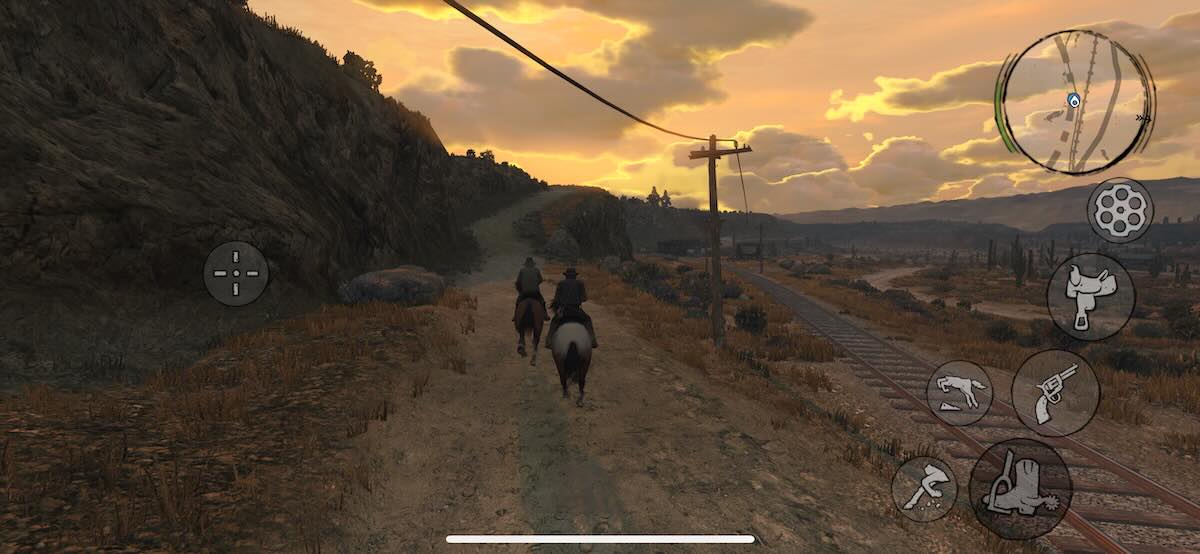Tap the saddle dismount button

(1090, 296)
